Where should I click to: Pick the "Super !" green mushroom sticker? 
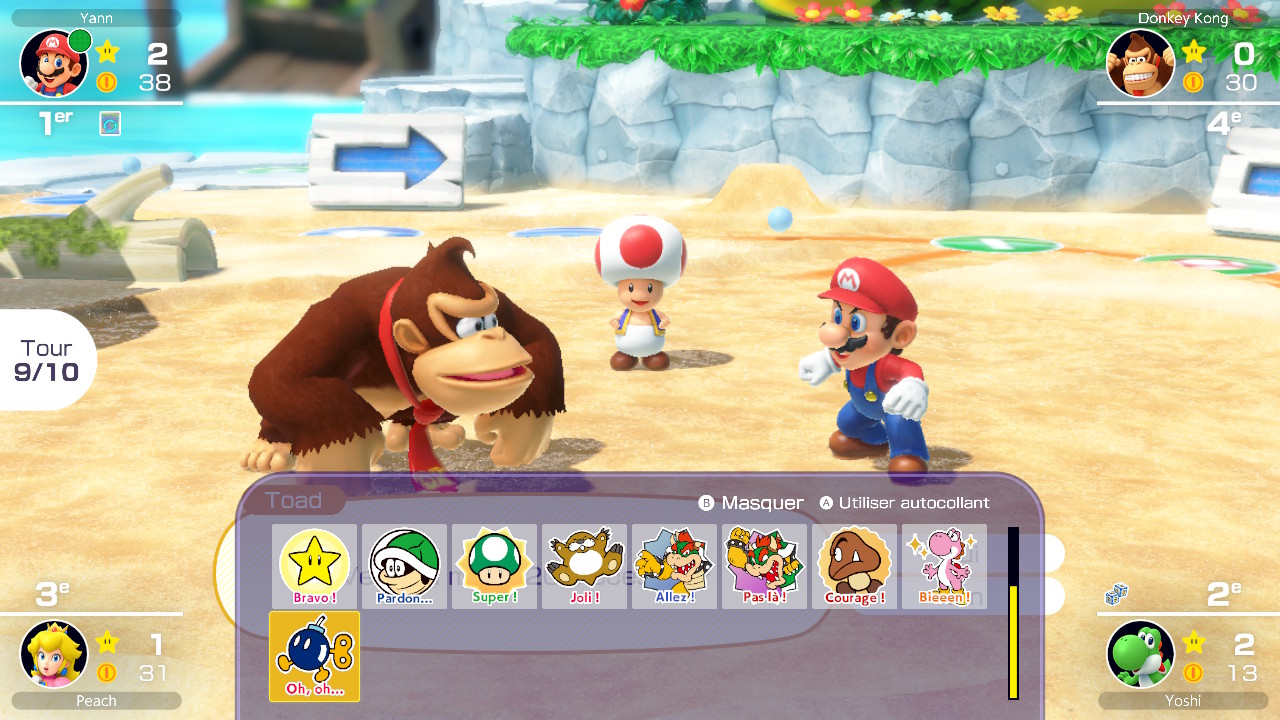[494, 566]
